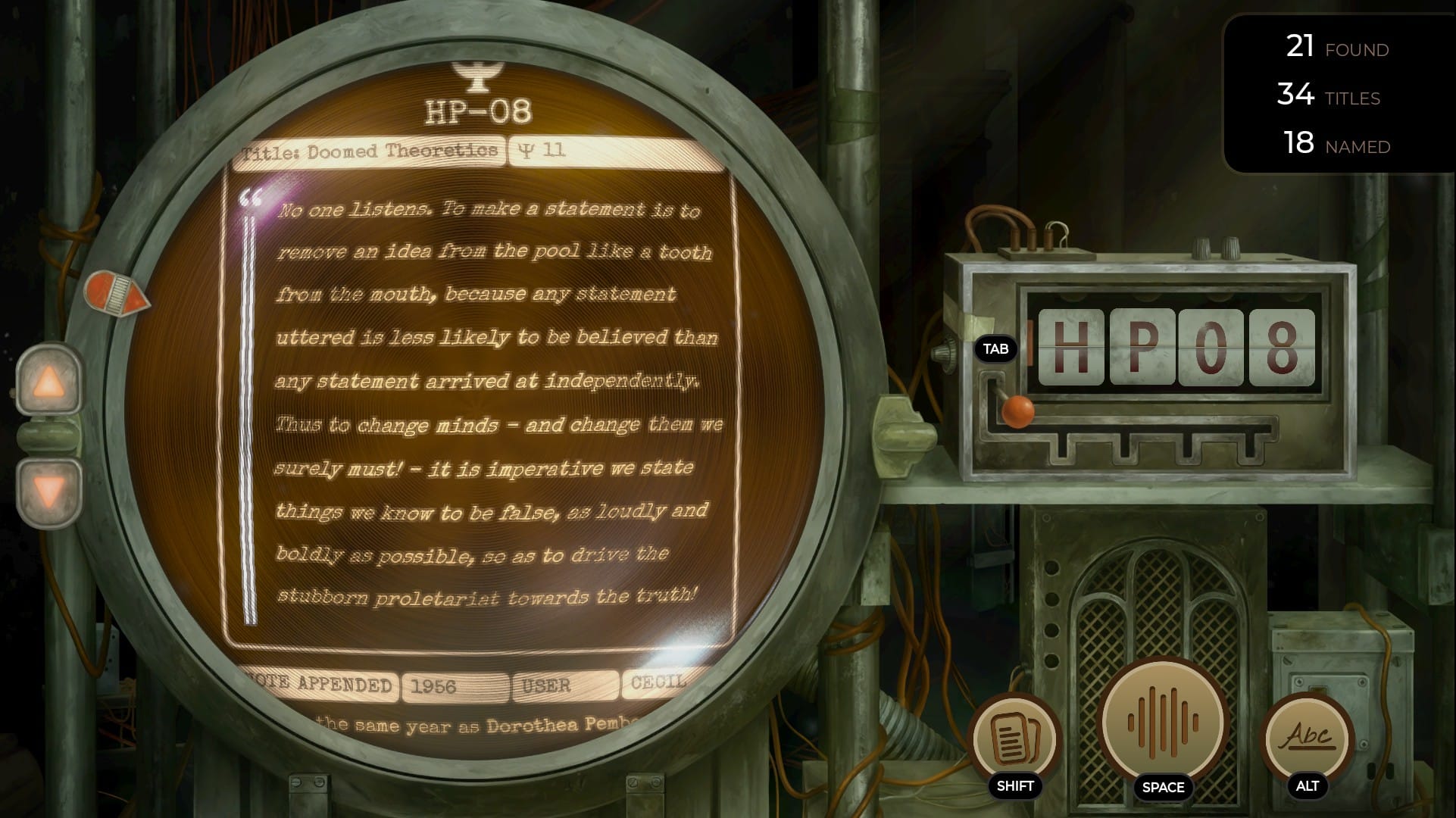
Task: Click the red marker tab on viewer rim
Action: point(116,294)
